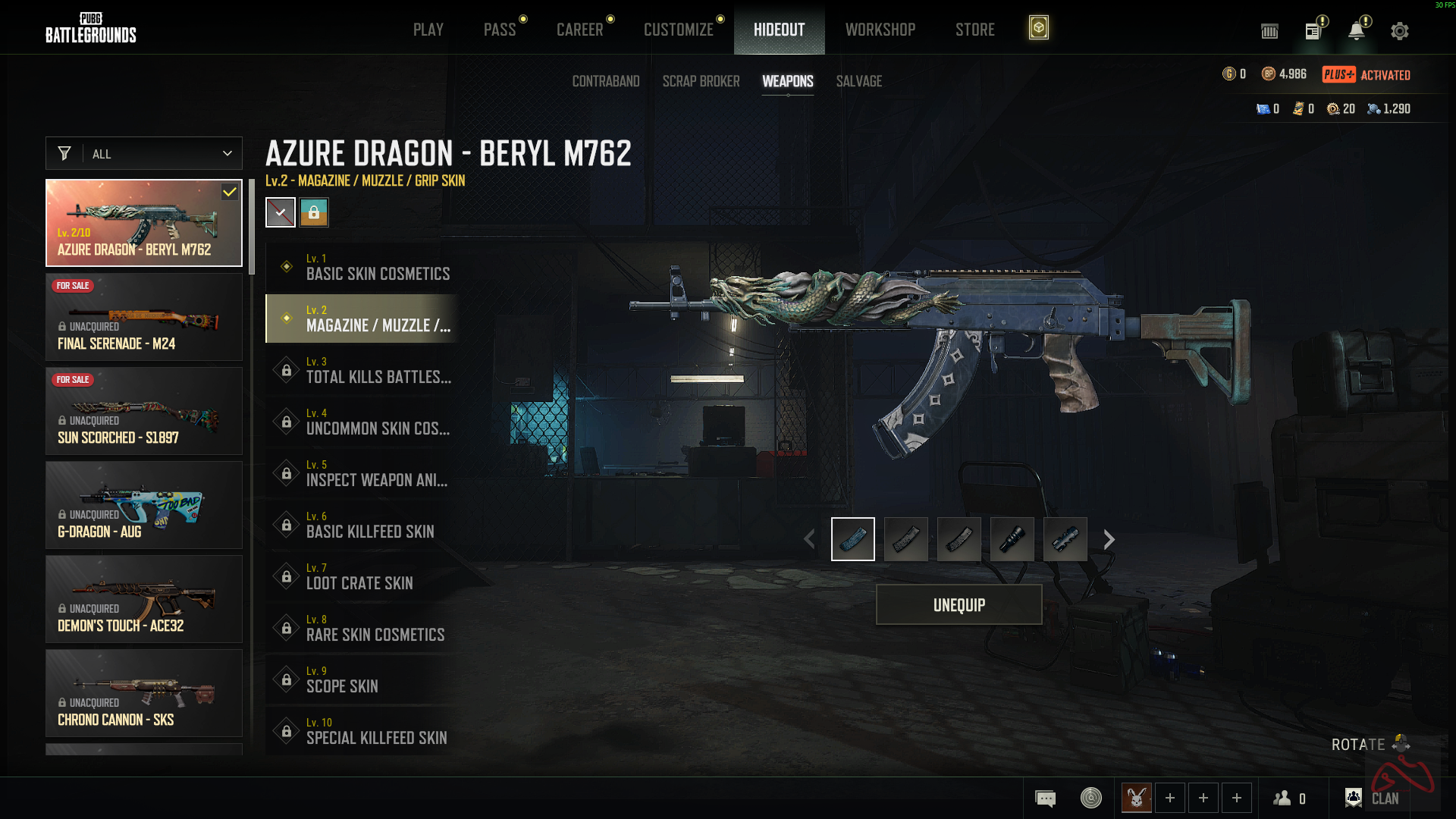1456x819 pixels.
Task: Go to the Store tab
Action: (974, 30)
